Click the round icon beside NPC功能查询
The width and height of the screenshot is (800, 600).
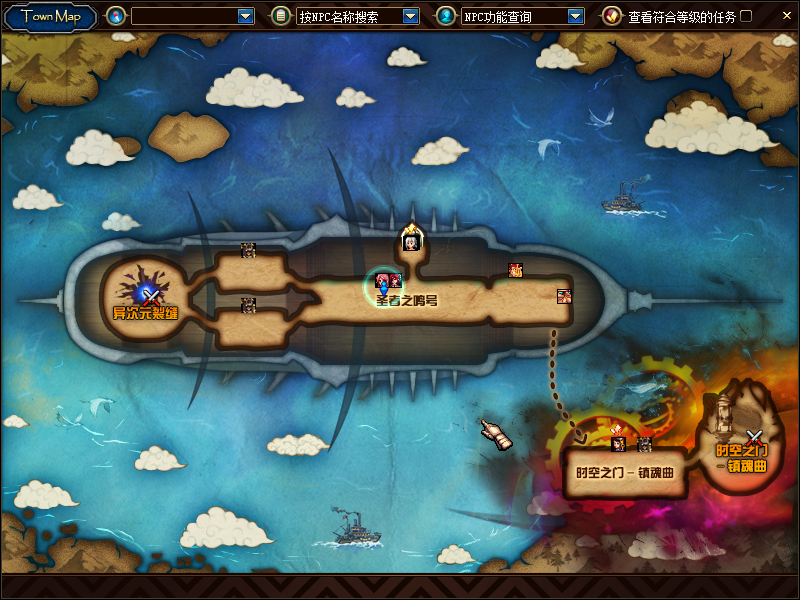pos(445,16)
